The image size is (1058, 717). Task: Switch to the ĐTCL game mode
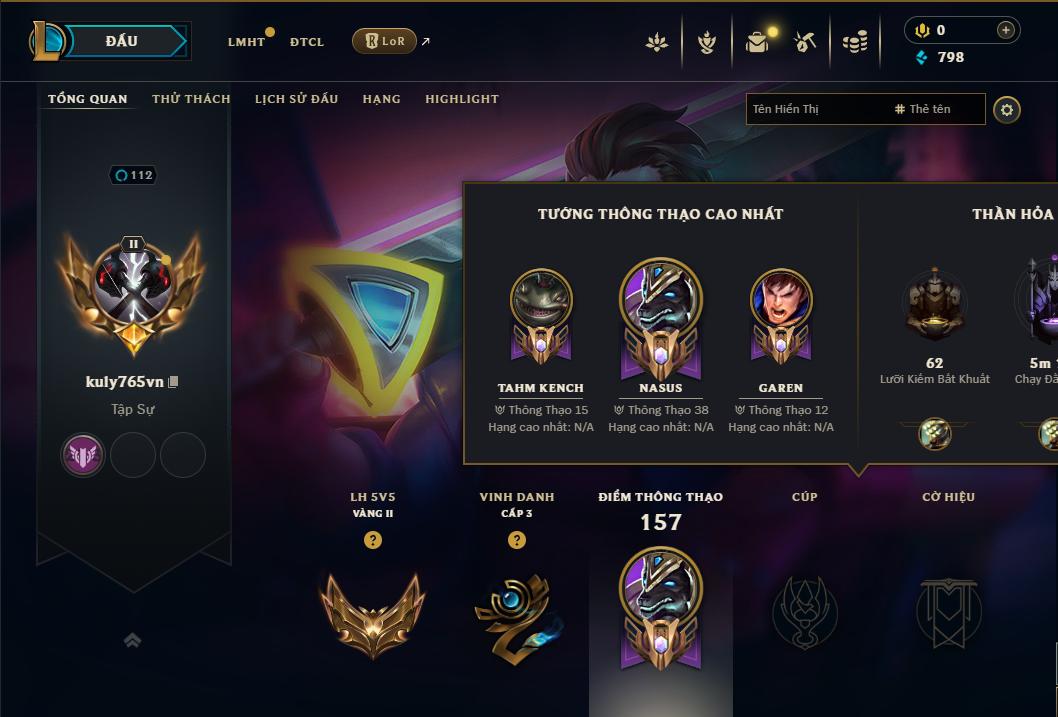point(307,42)
